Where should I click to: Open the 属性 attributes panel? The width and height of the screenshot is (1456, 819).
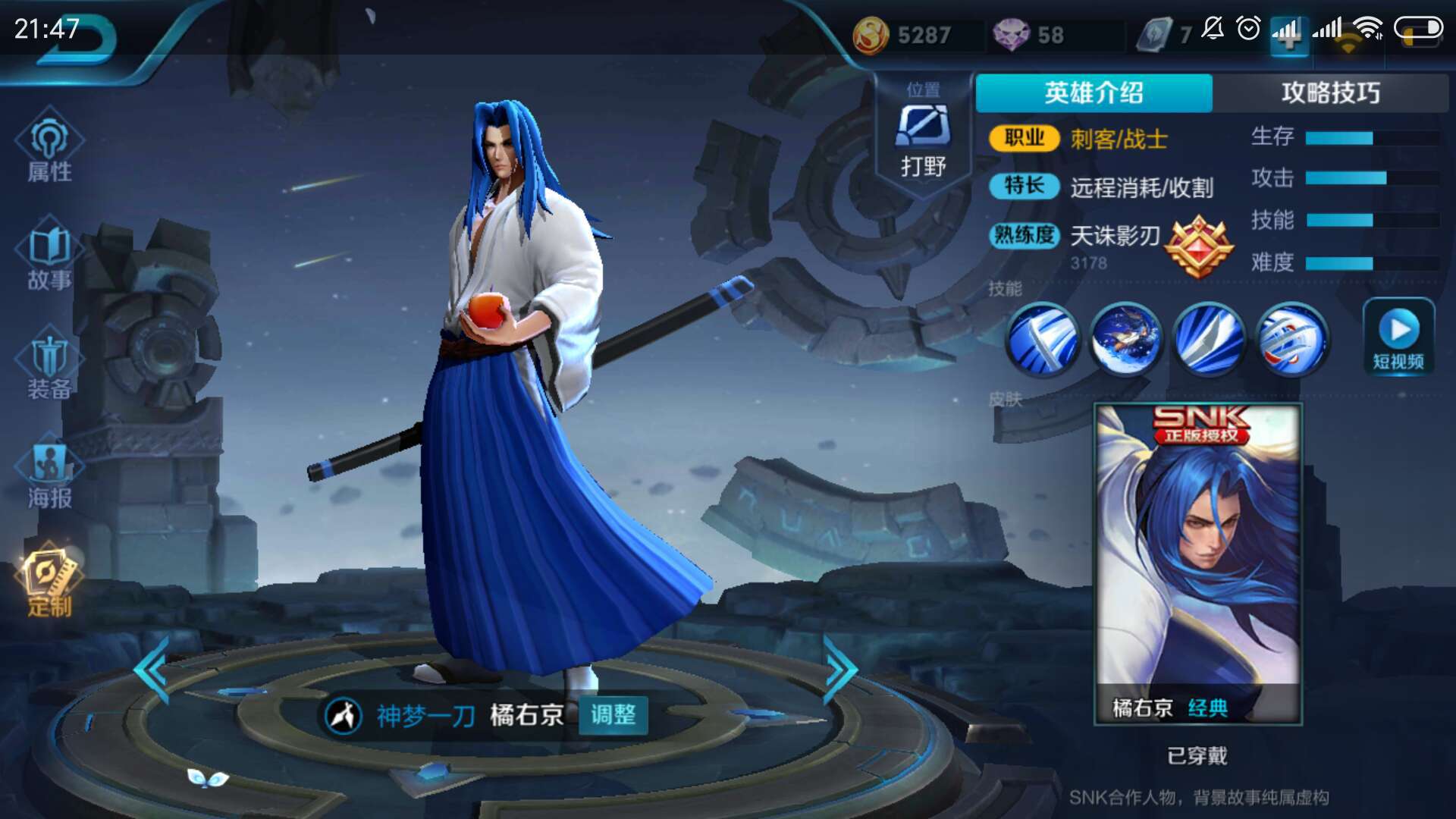click(48, 148)
